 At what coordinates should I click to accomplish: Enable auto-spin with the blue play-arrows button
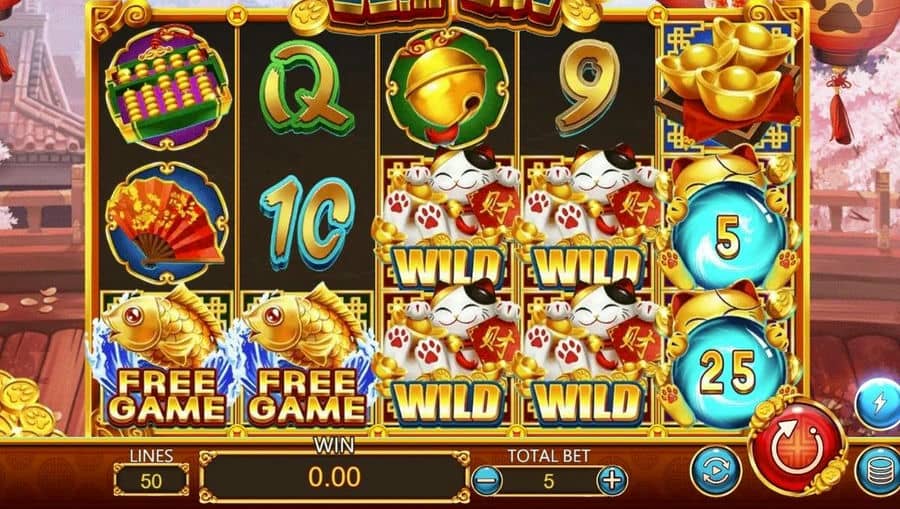[x=716, y=471]
